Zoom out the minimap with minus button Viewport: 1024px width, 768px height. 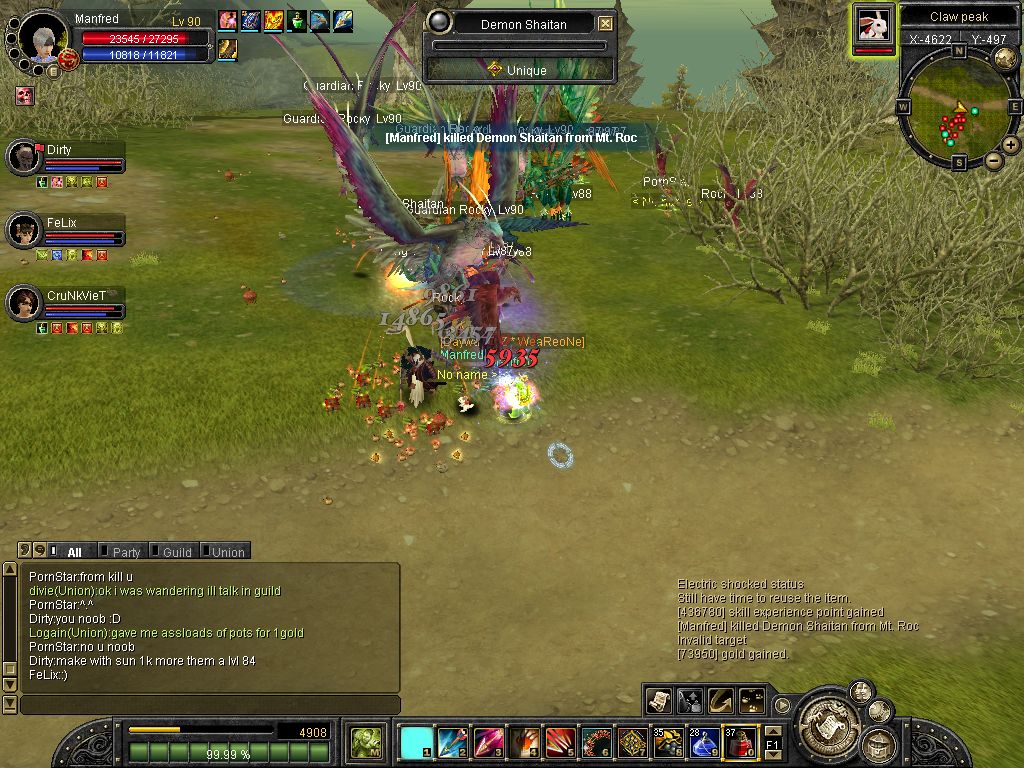pos(993,160)
